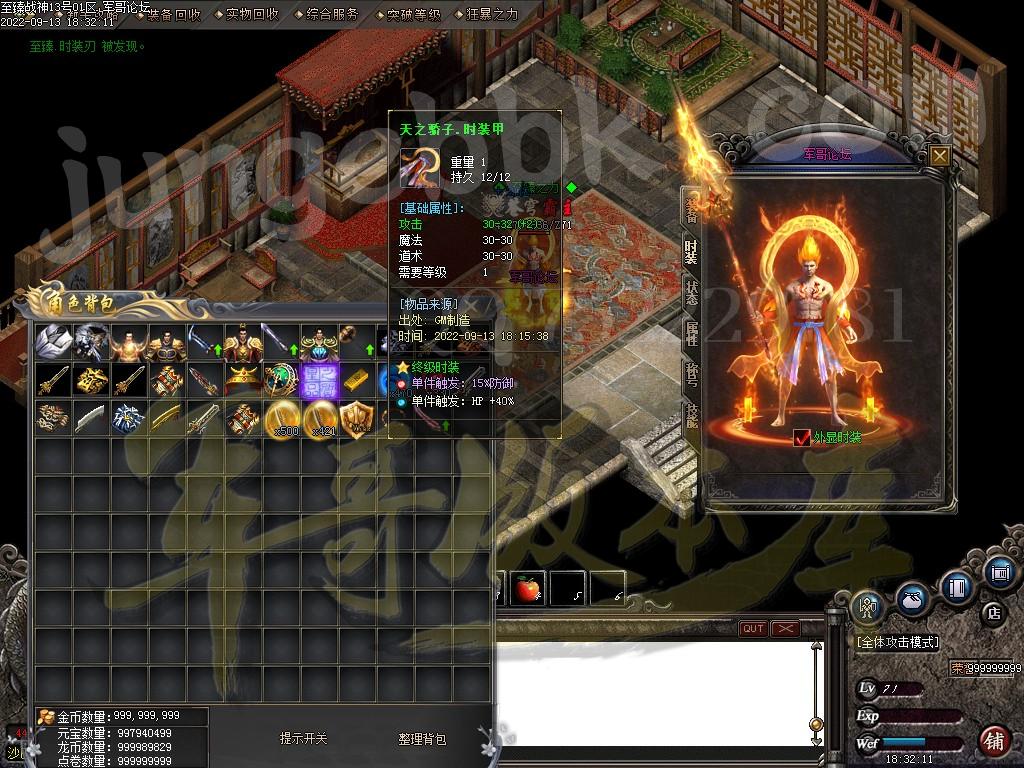Open the 装备回收 equipment recycle menu
The image size is (1024, 768).
click(171, 14)
